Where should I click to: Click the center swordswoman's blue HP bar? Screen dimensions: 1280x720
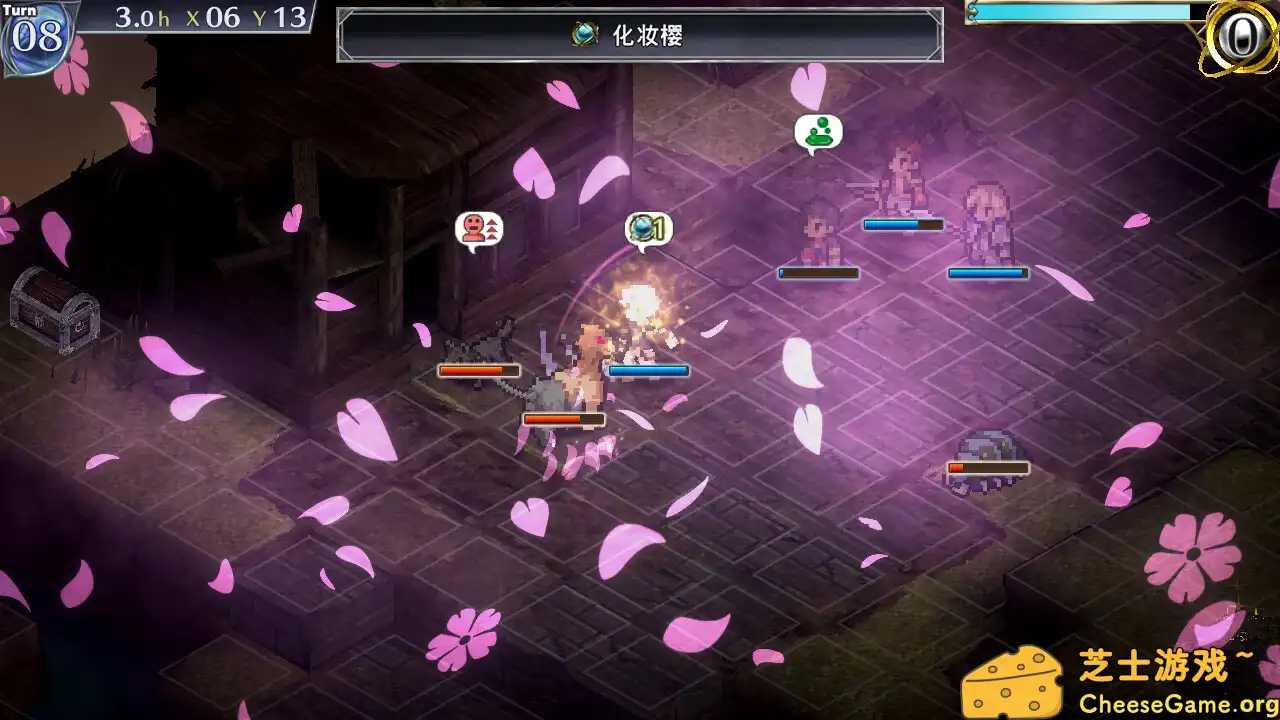pyautogui.click(x=650, y=370)
